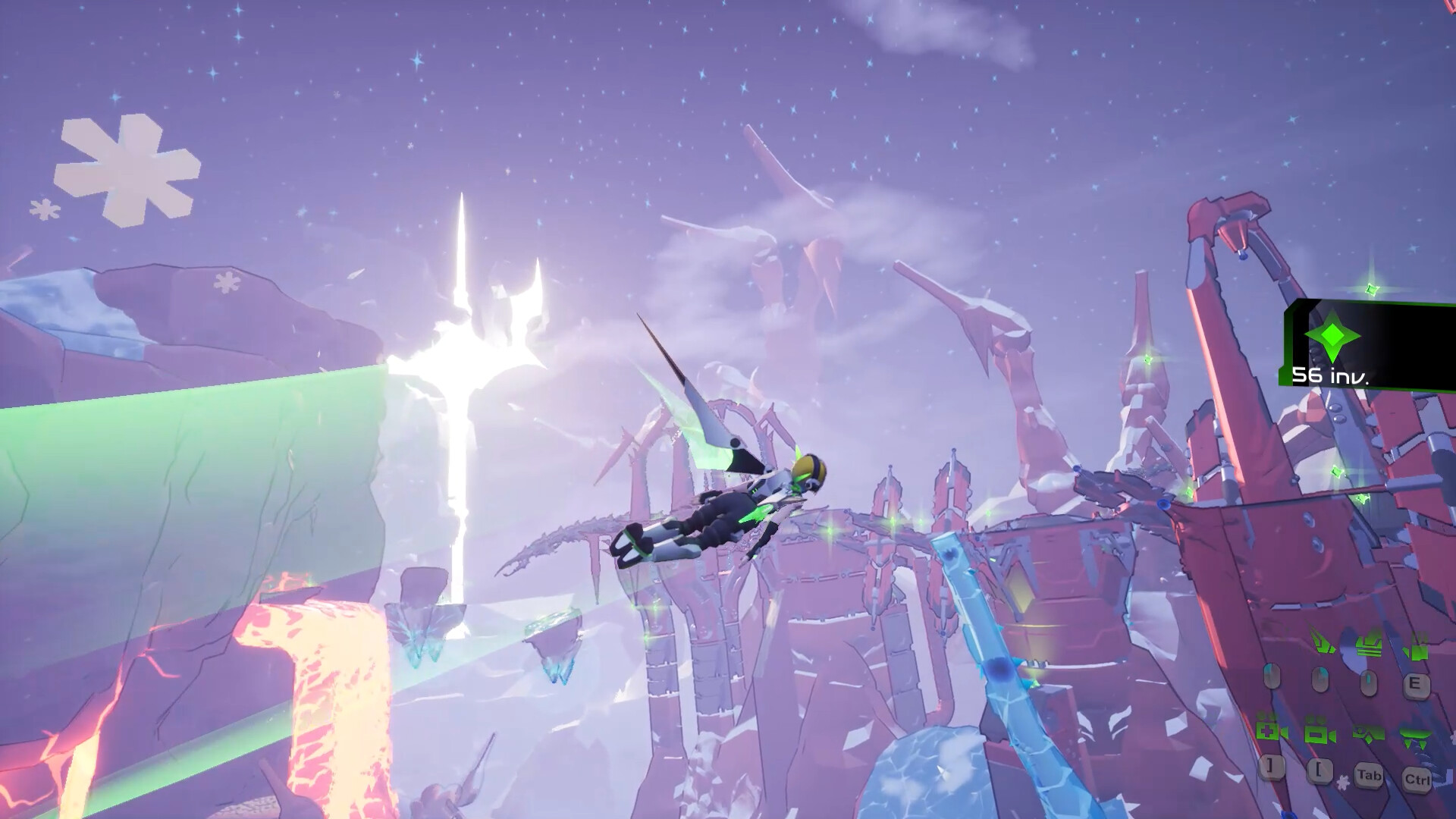The width and height of the screenshot is (1456, 819).
Task: Click the stacked-layers ability icon above right-mouse hint
Action: point(1368,646)
